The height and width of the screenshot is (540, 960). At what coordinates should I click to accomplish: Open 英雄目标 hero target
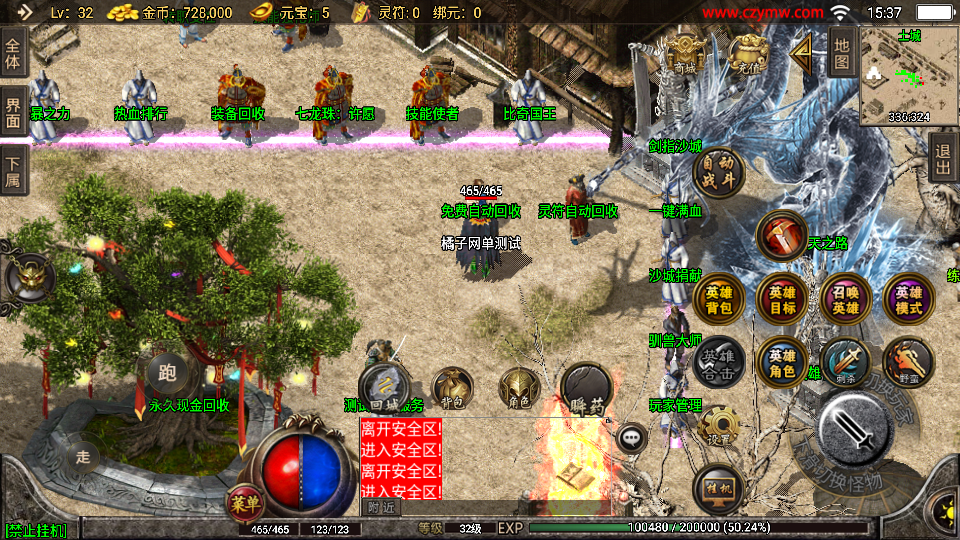pos(782,301)
